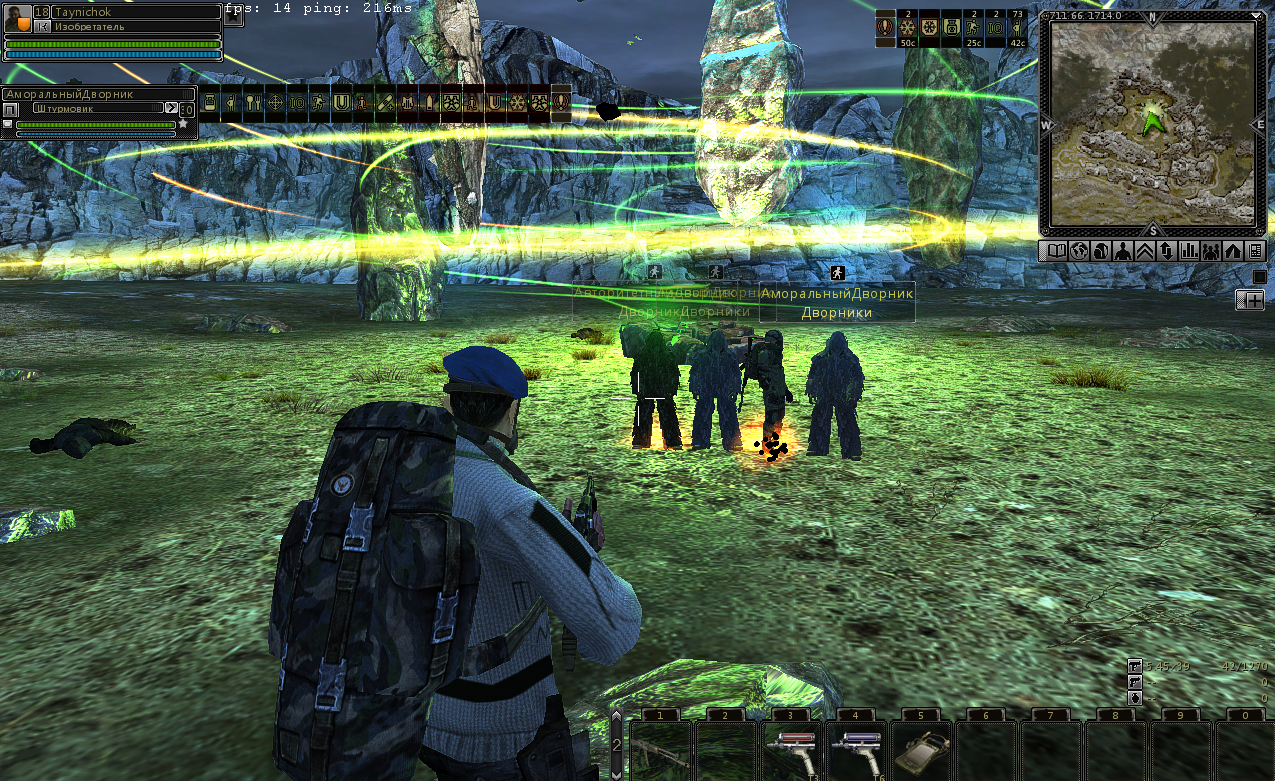
Task: Open the double-chevron rank menu button
Action: tap(1144, 251)
